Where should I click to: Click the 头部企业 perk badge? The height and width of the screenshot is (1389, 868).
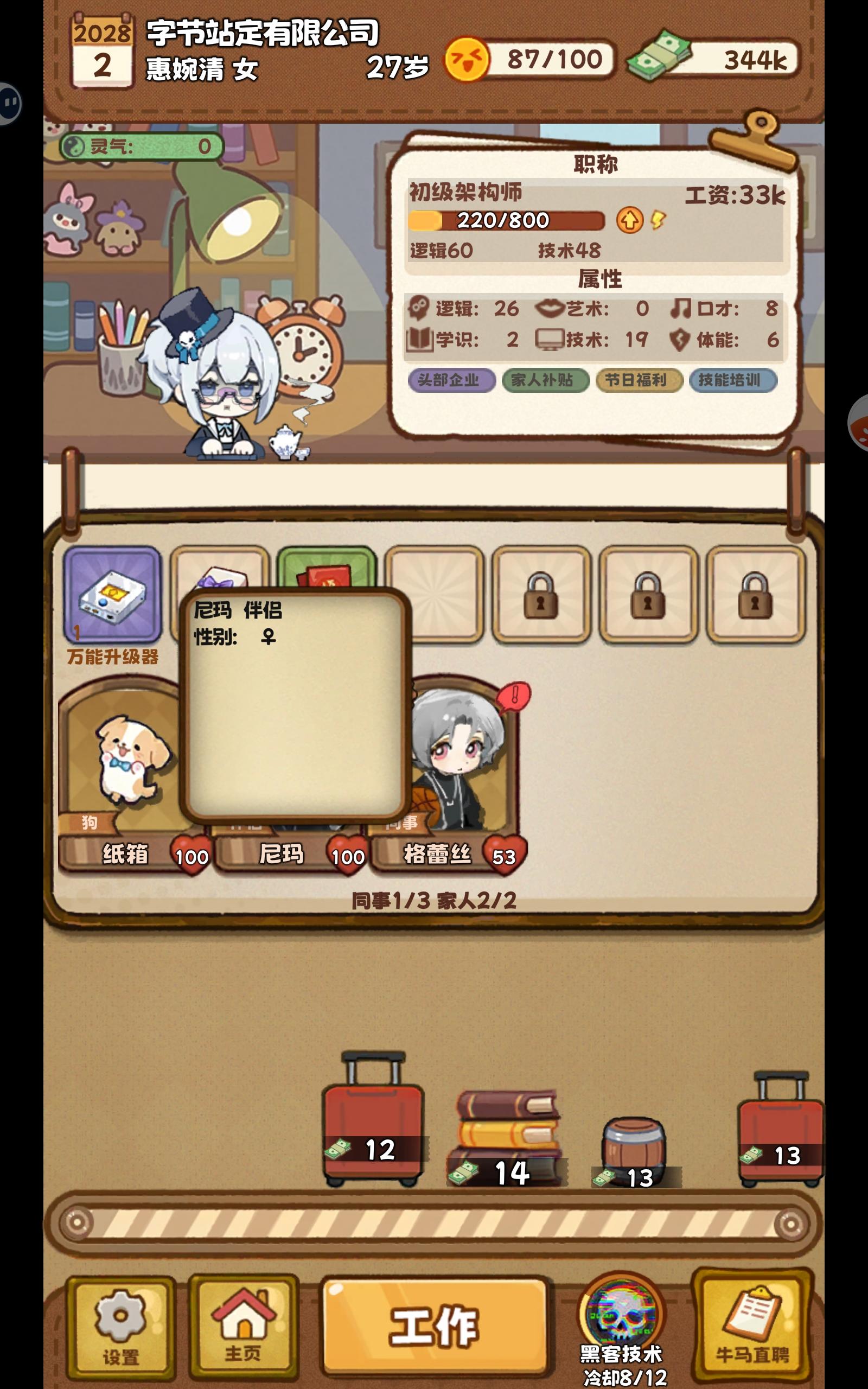pyautogui.click(x=452, y=380)
